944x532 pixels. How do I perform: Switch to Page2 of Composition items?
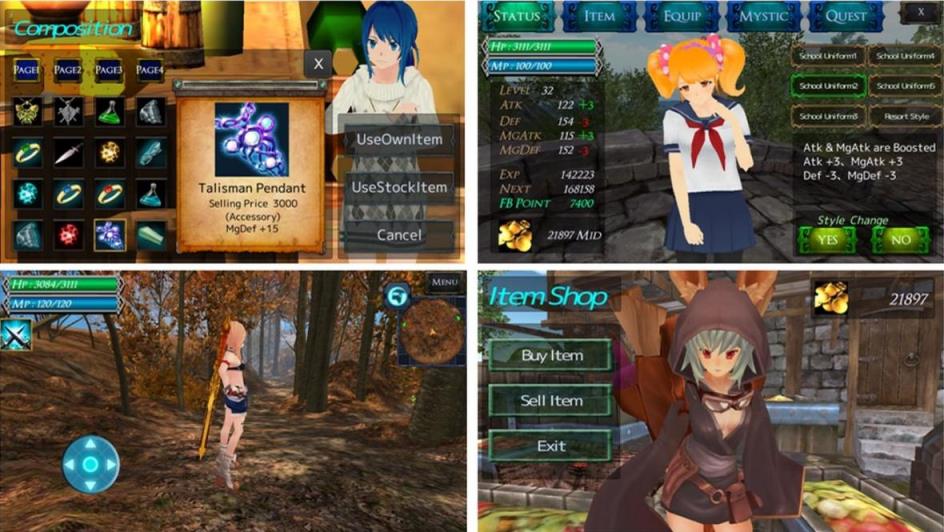click(68, 70)
